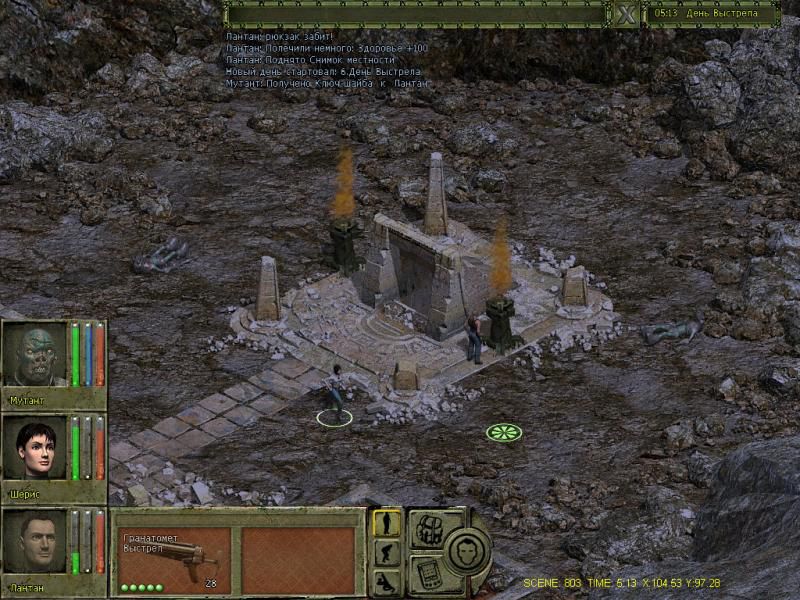Switch to prone stance
The width and height of the screenshot is (800, 600).
click(387, 582)
